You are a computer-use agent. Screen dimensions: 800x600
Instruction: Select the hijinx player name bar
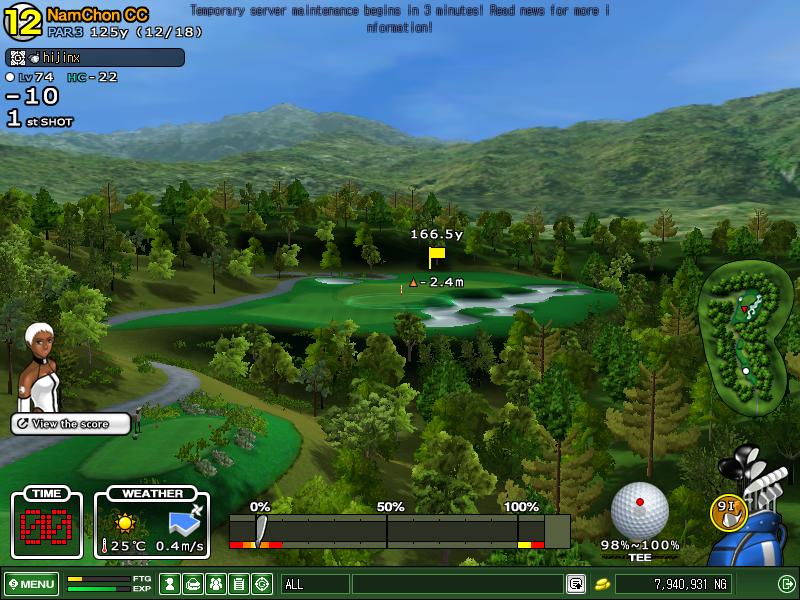click(95, 58)
